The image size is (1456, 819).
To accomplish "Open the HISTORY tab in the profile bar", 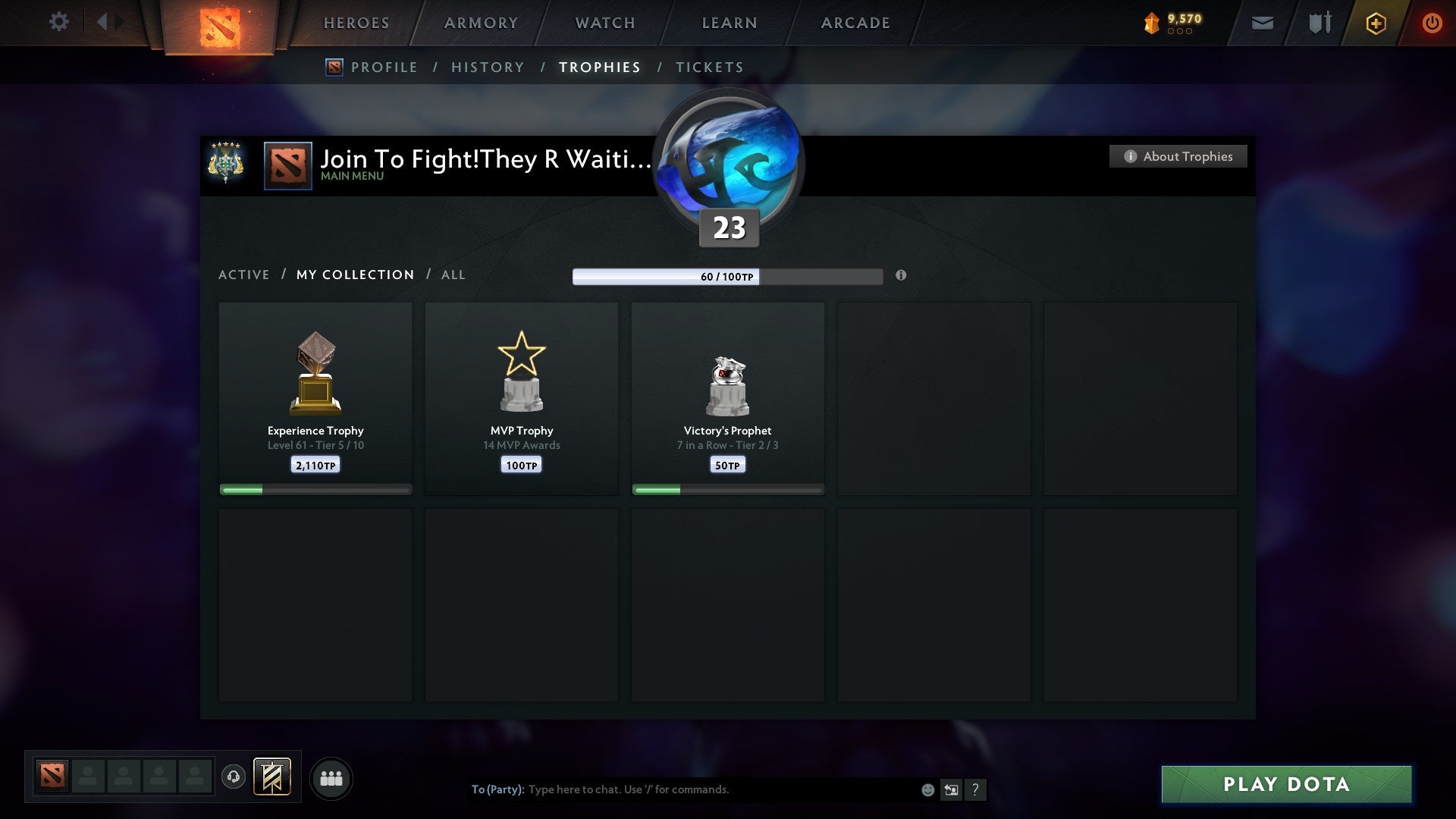I will (x=488, y=67).
